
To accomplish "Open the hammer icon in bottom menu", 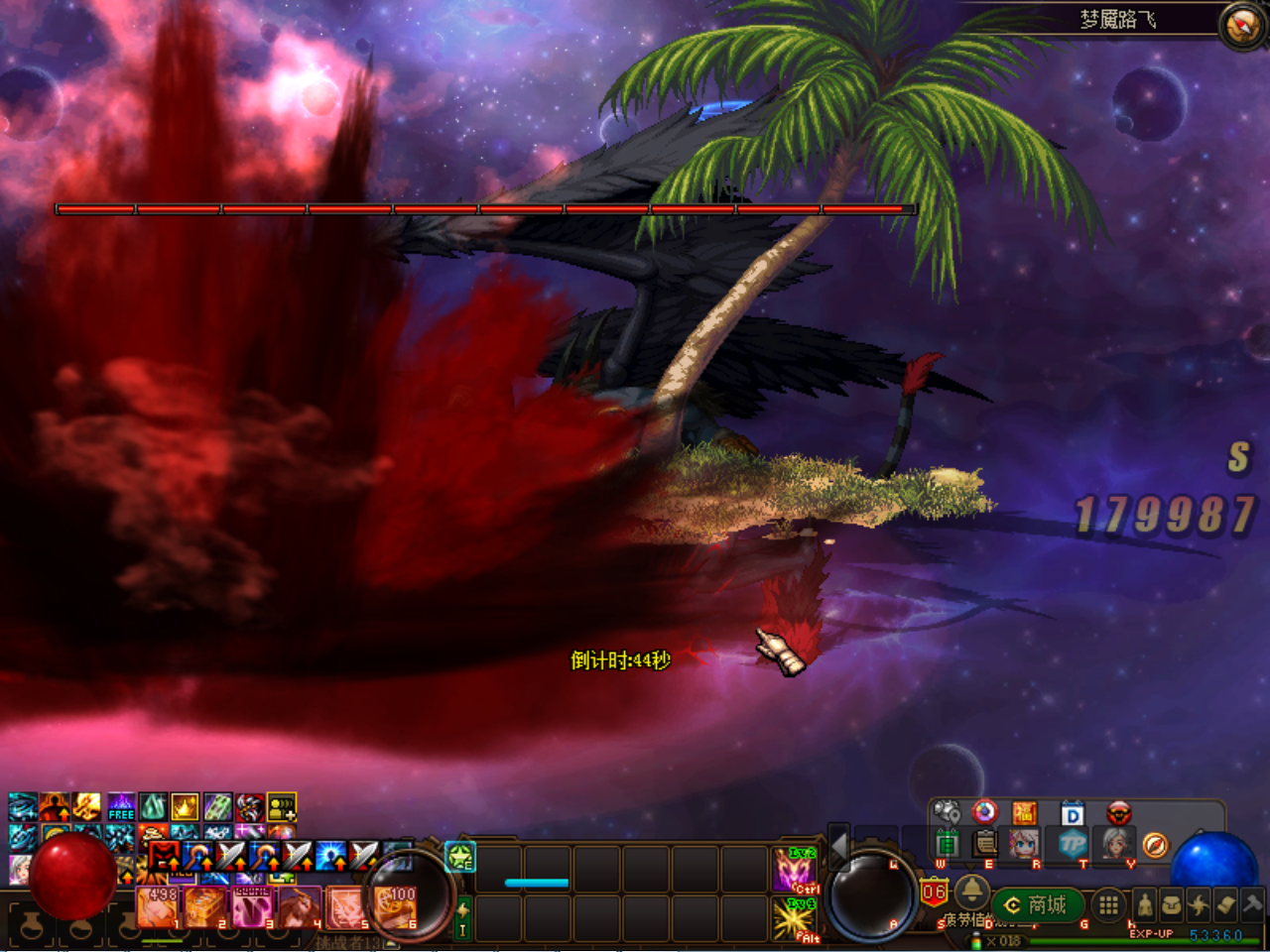I will click(x=1252, y=904).
